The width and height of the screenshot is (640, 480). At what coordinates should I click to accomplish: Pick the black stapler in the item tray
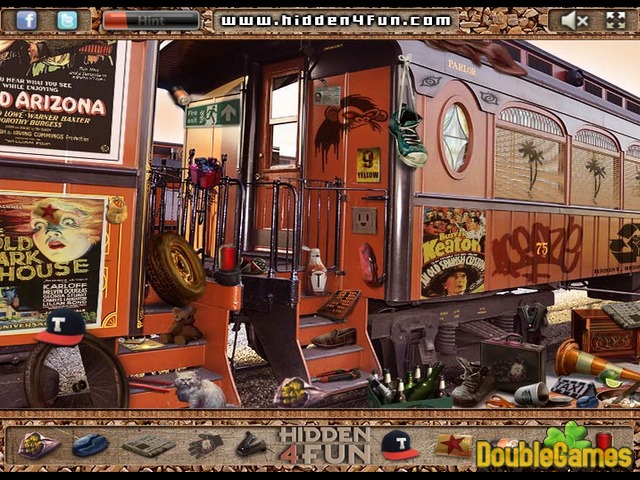[251, 445]
